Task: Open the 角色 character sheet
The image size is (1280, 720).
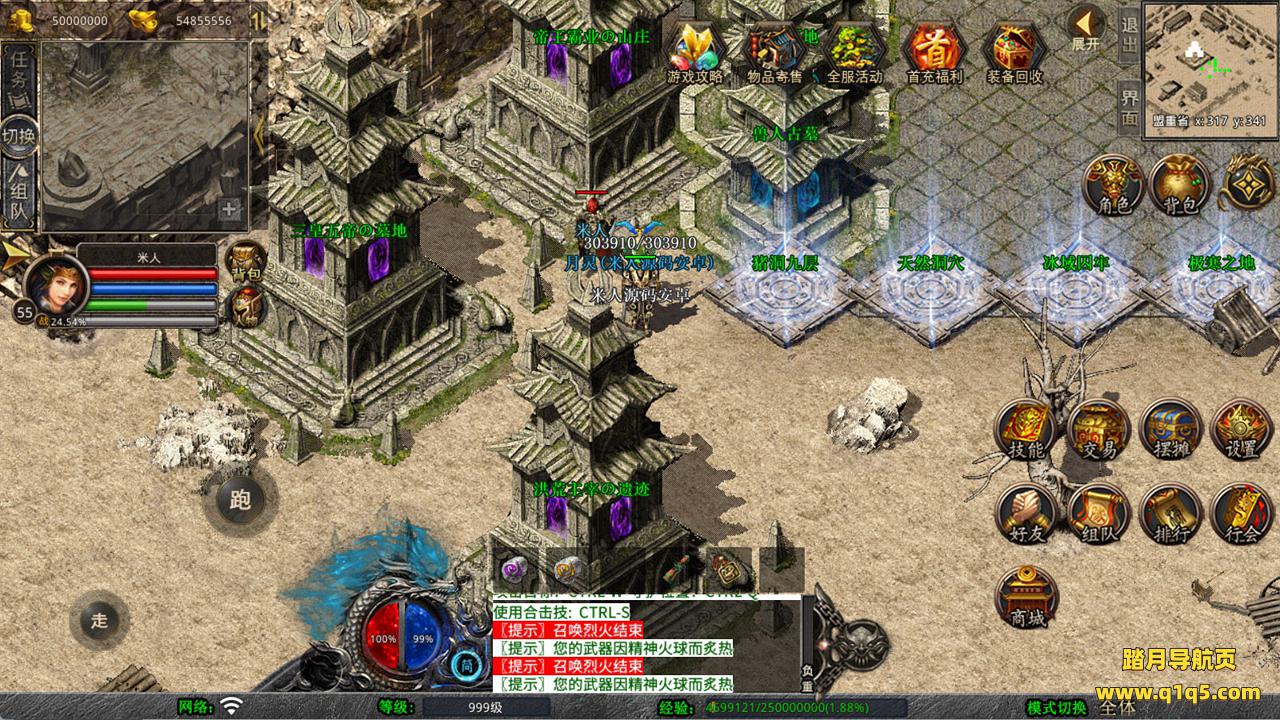Action: 1113,185
